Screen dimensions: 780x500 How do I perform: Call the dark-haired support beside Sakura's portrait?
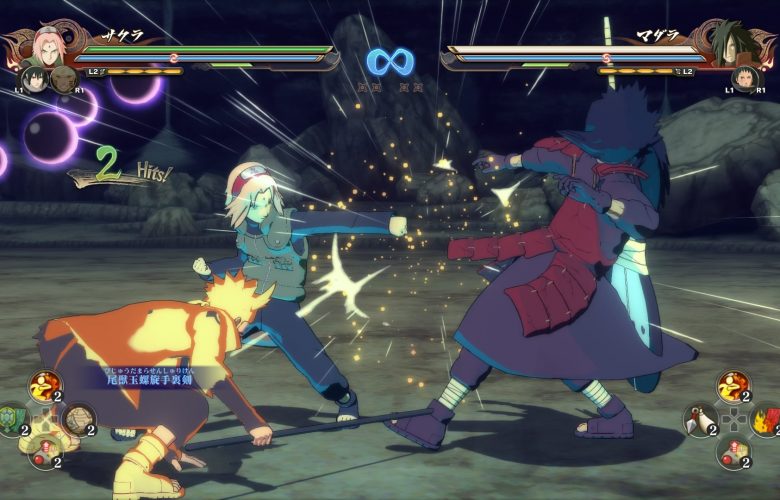(x=33, y=79)
